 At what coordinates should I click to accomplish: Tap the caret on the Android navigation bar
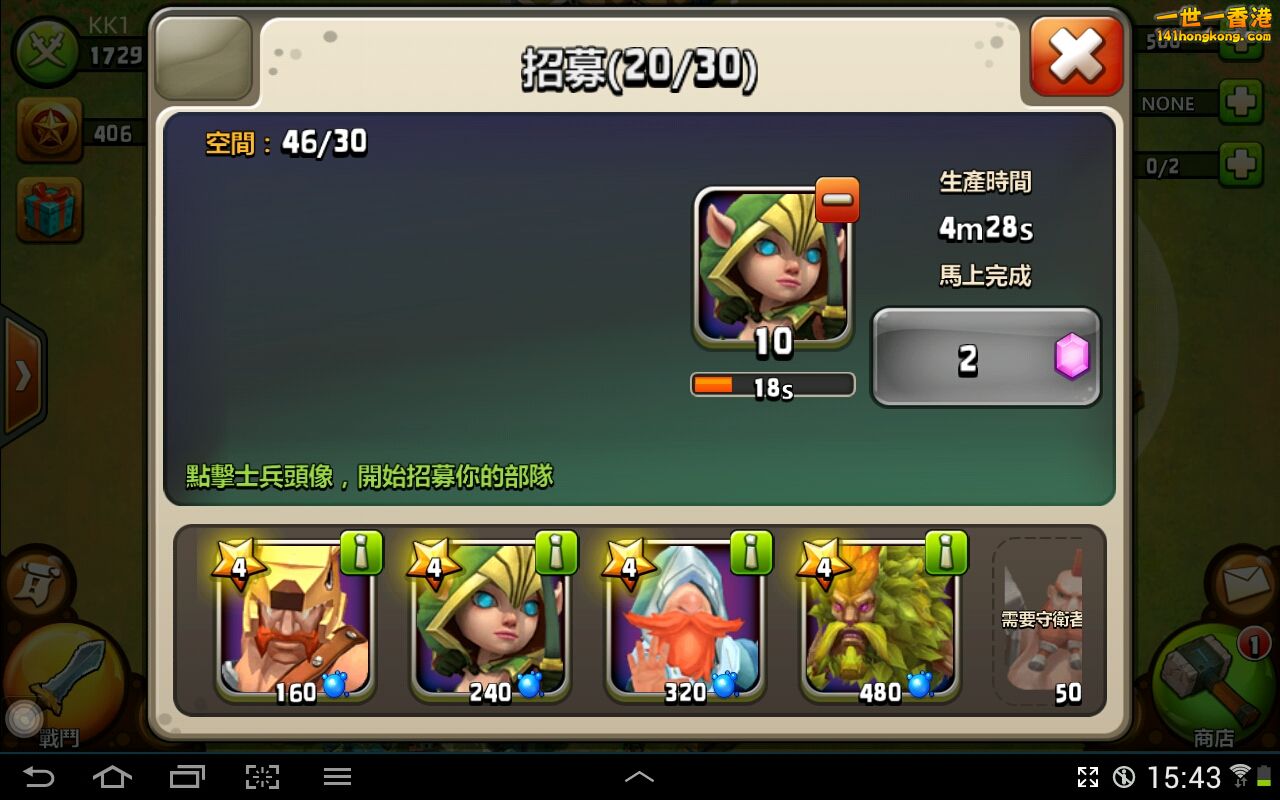640,777
